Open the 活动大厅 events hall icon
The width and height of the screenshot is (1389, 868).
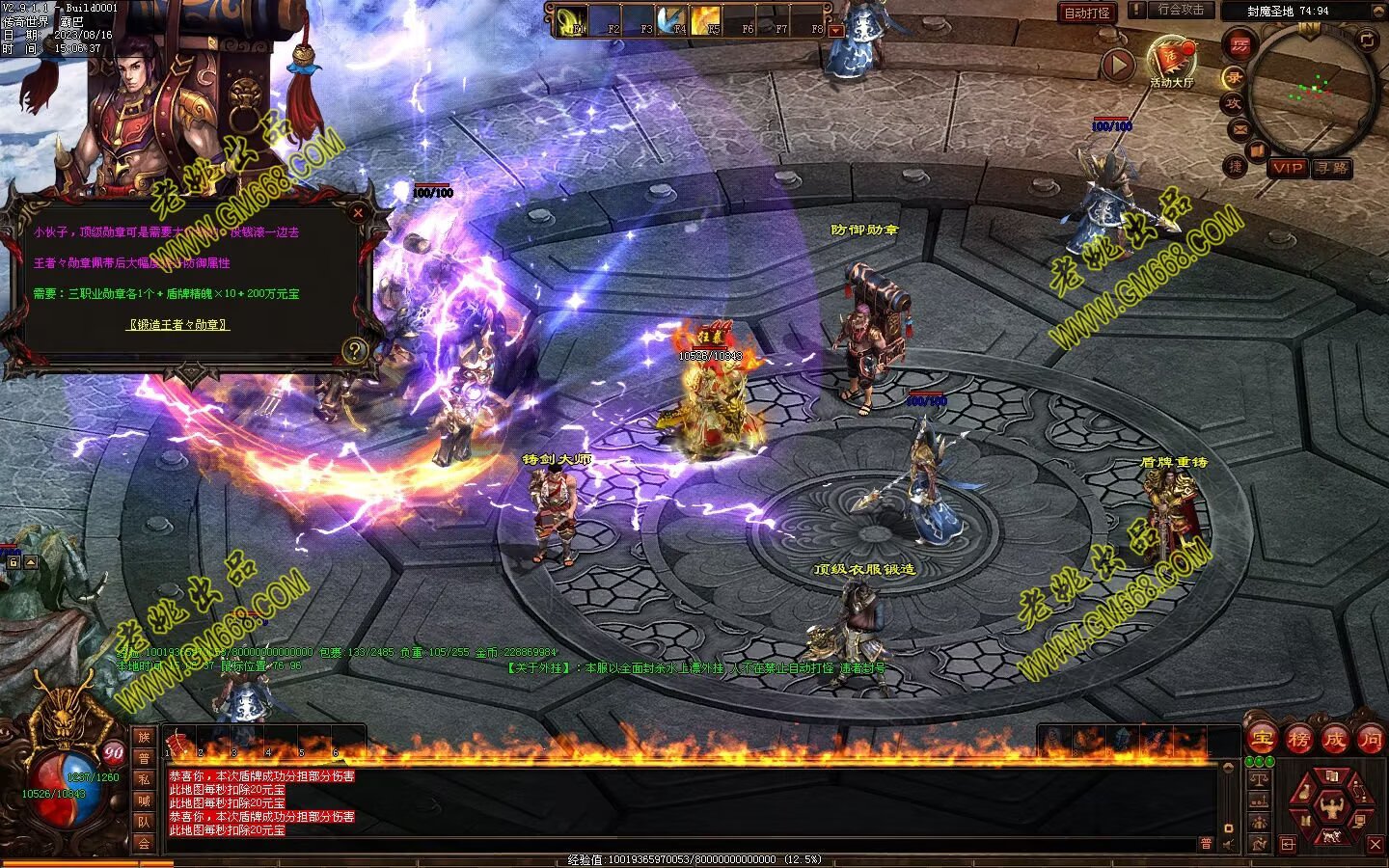point(1171,59)
